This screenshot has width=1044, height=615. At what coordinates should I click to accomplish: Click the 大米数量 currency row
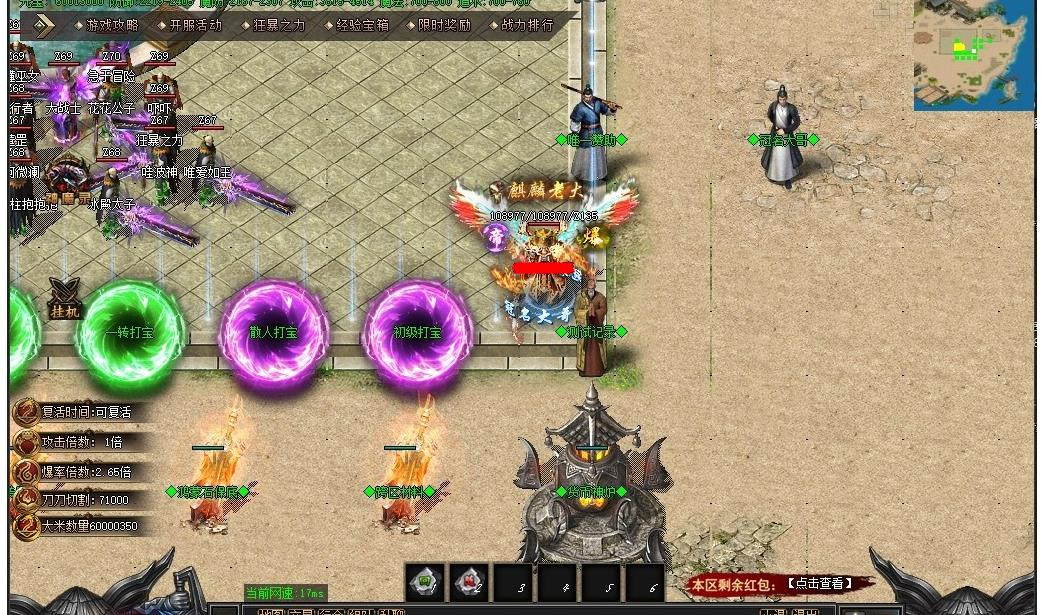(89, 525)
